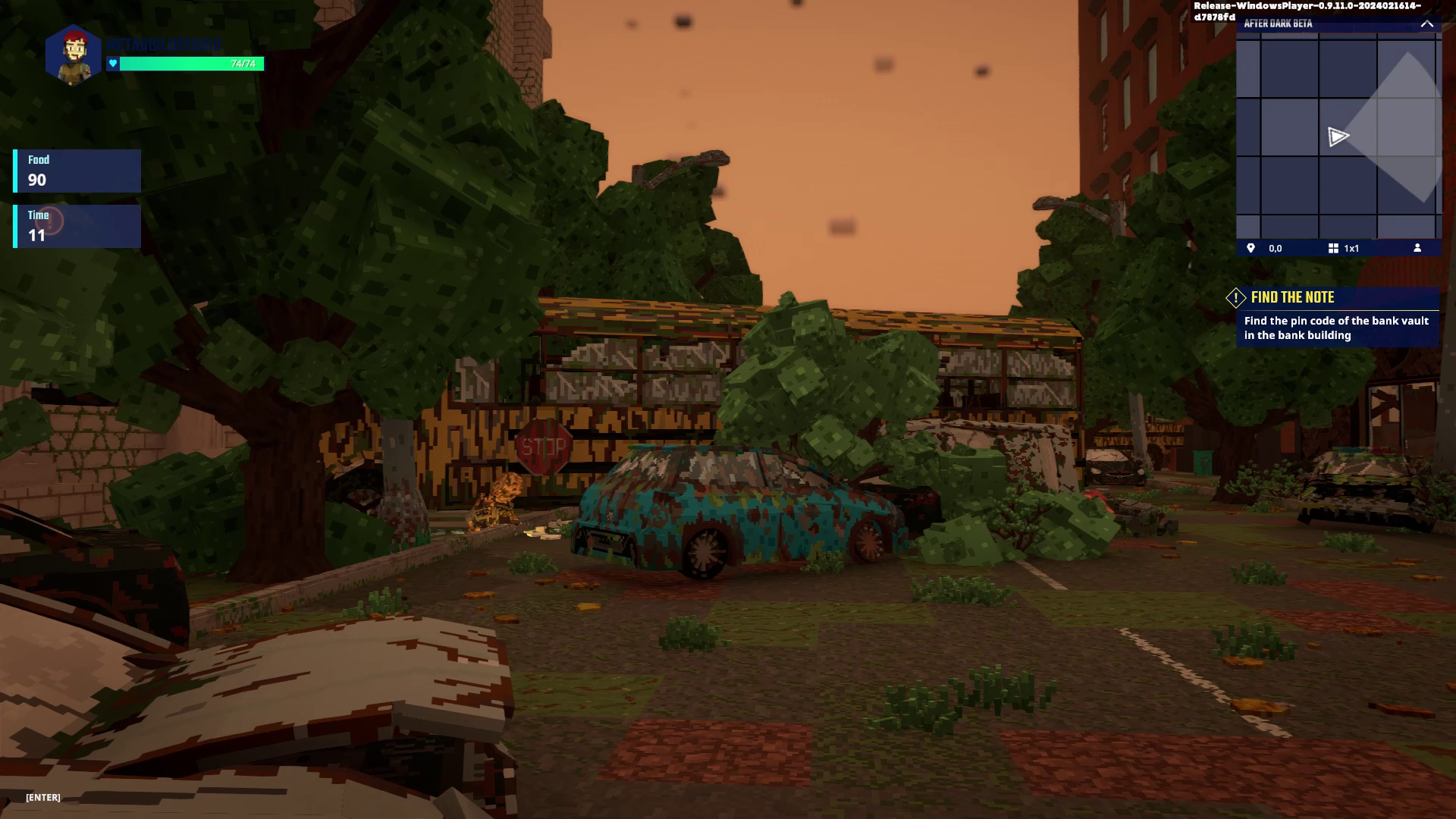Click the green 74/74 health bar

[x=190, y=64]
